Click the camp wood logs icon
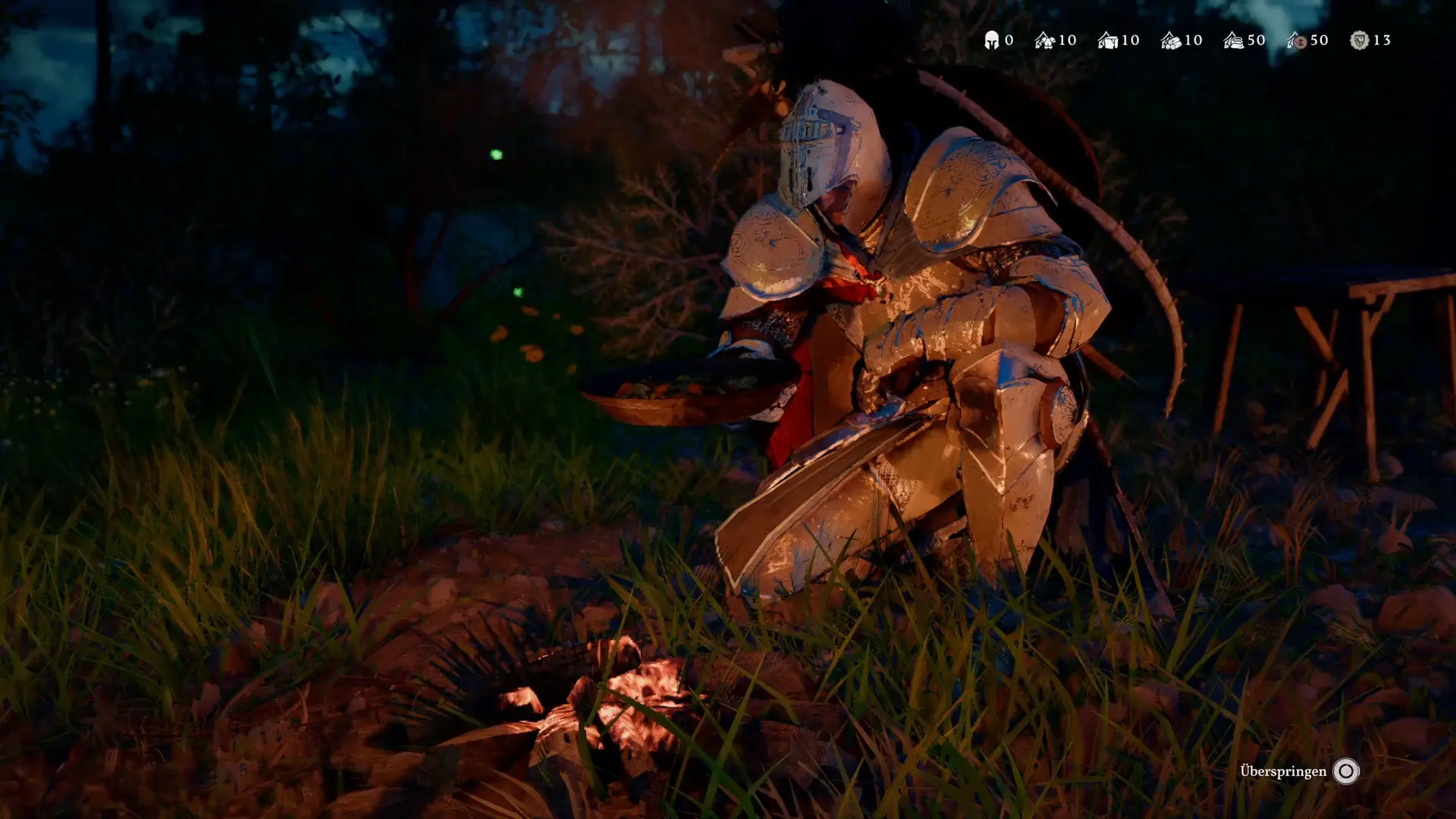The width and height of the screenshot is (1456, 819). click(1170, 40)
